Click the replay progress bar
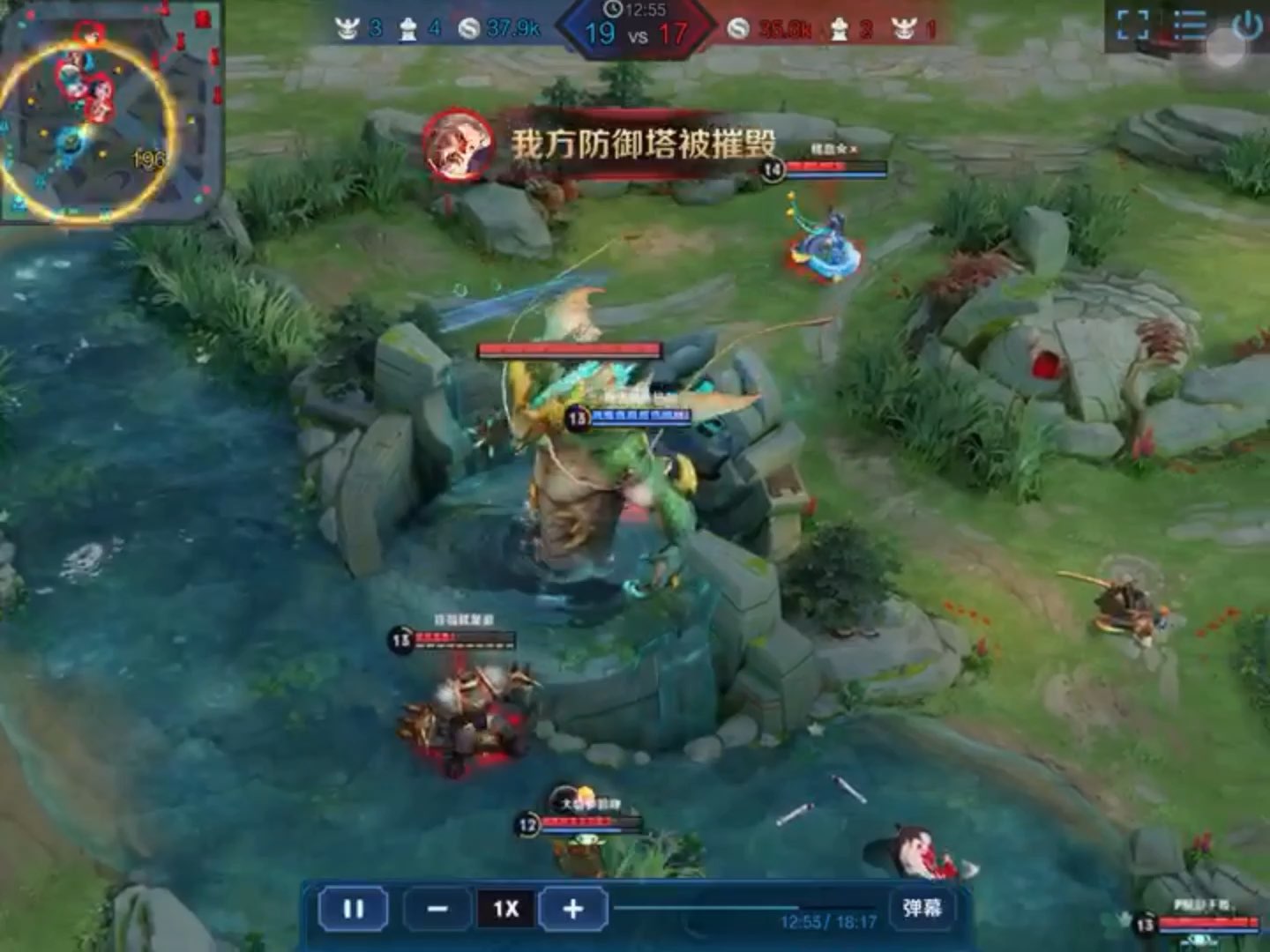Screen dimensions: 1270x952 click(x=745, y=906)
